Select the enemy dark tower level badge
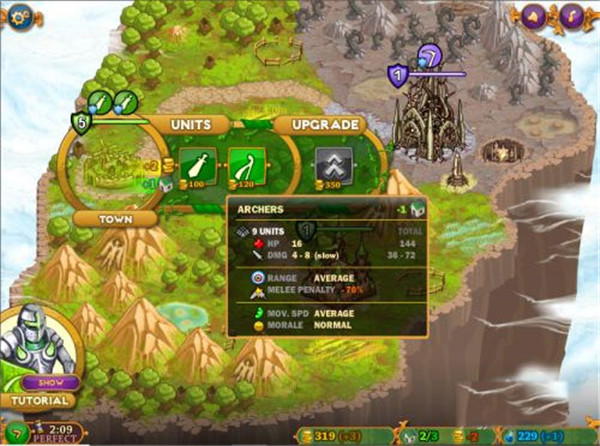Screen dimensions: 600x446 click(398, 74)
